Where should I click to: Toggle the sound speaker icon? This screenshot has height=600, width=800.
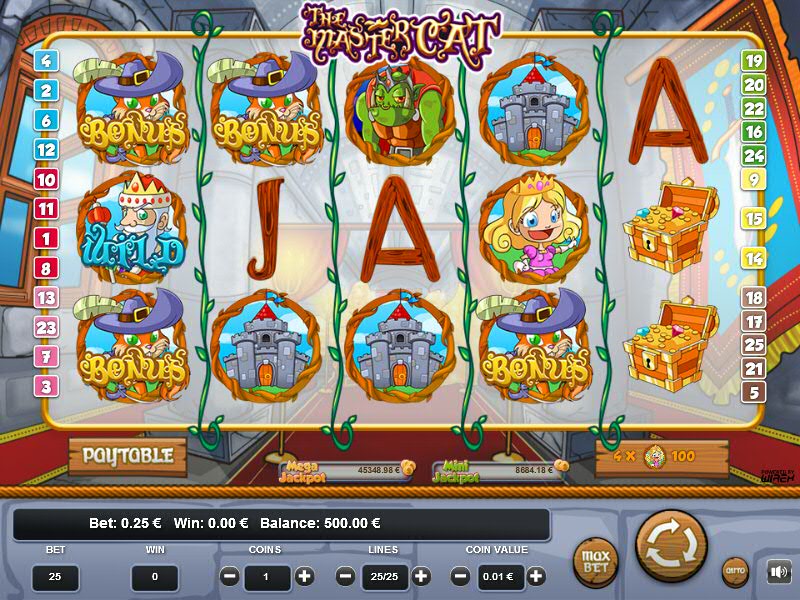tap(778, 572)
